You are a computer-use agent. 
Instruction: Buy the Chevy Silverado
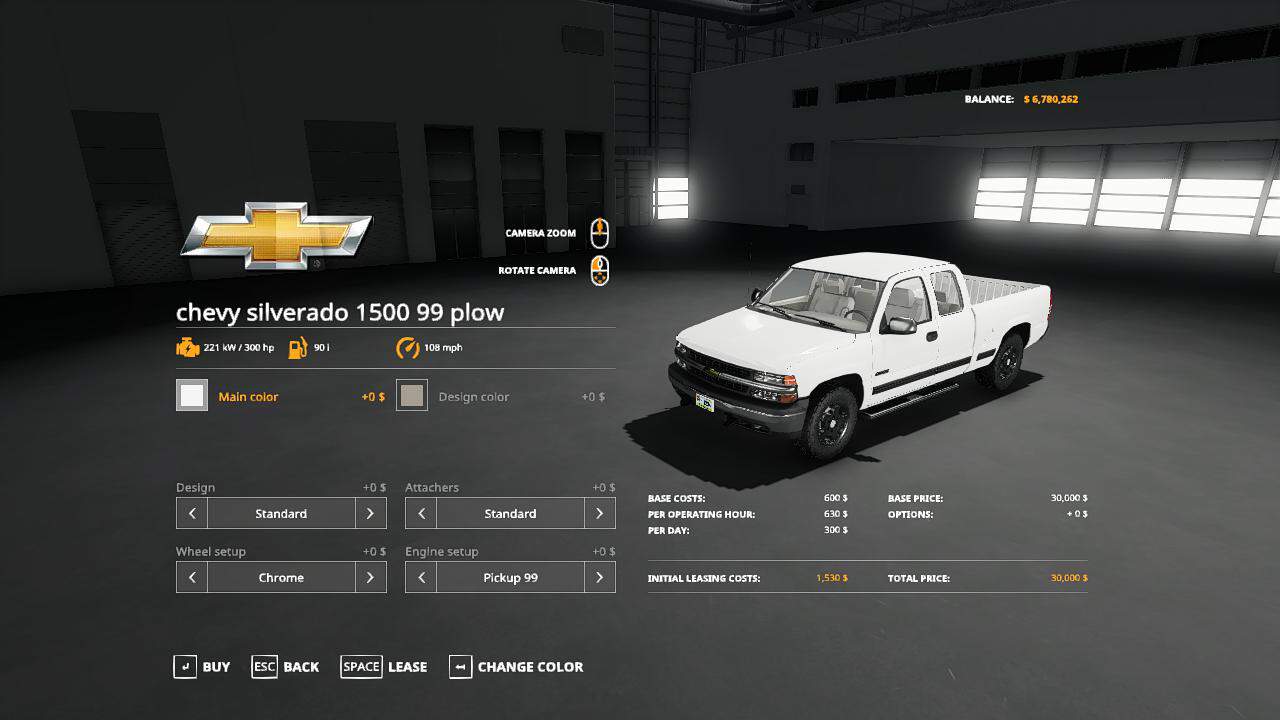[x=202, y=667]
